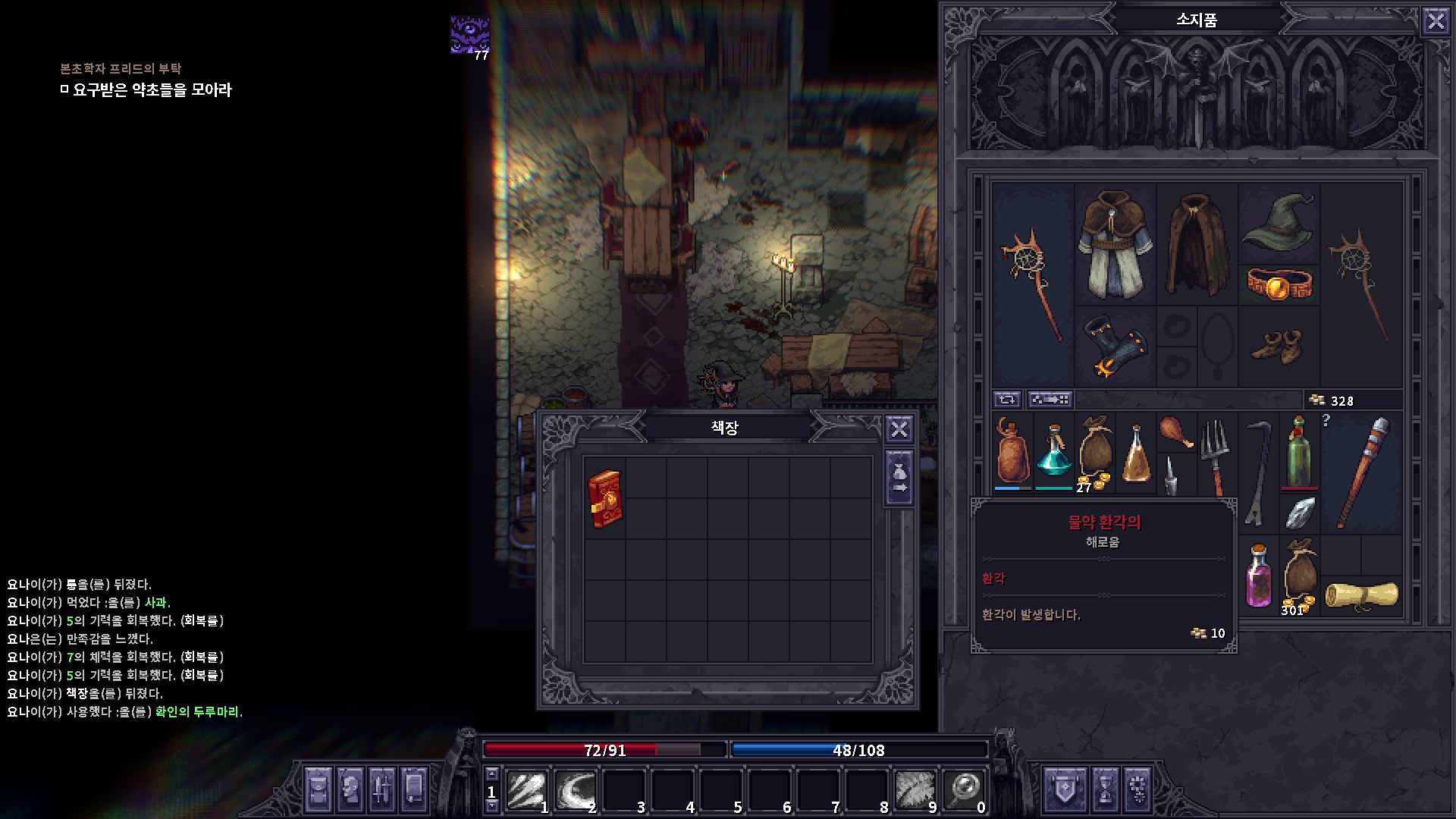Viewport: 1456px width, 819px height.
Task: Open the character head menu button
Action: tap(350, 789)
